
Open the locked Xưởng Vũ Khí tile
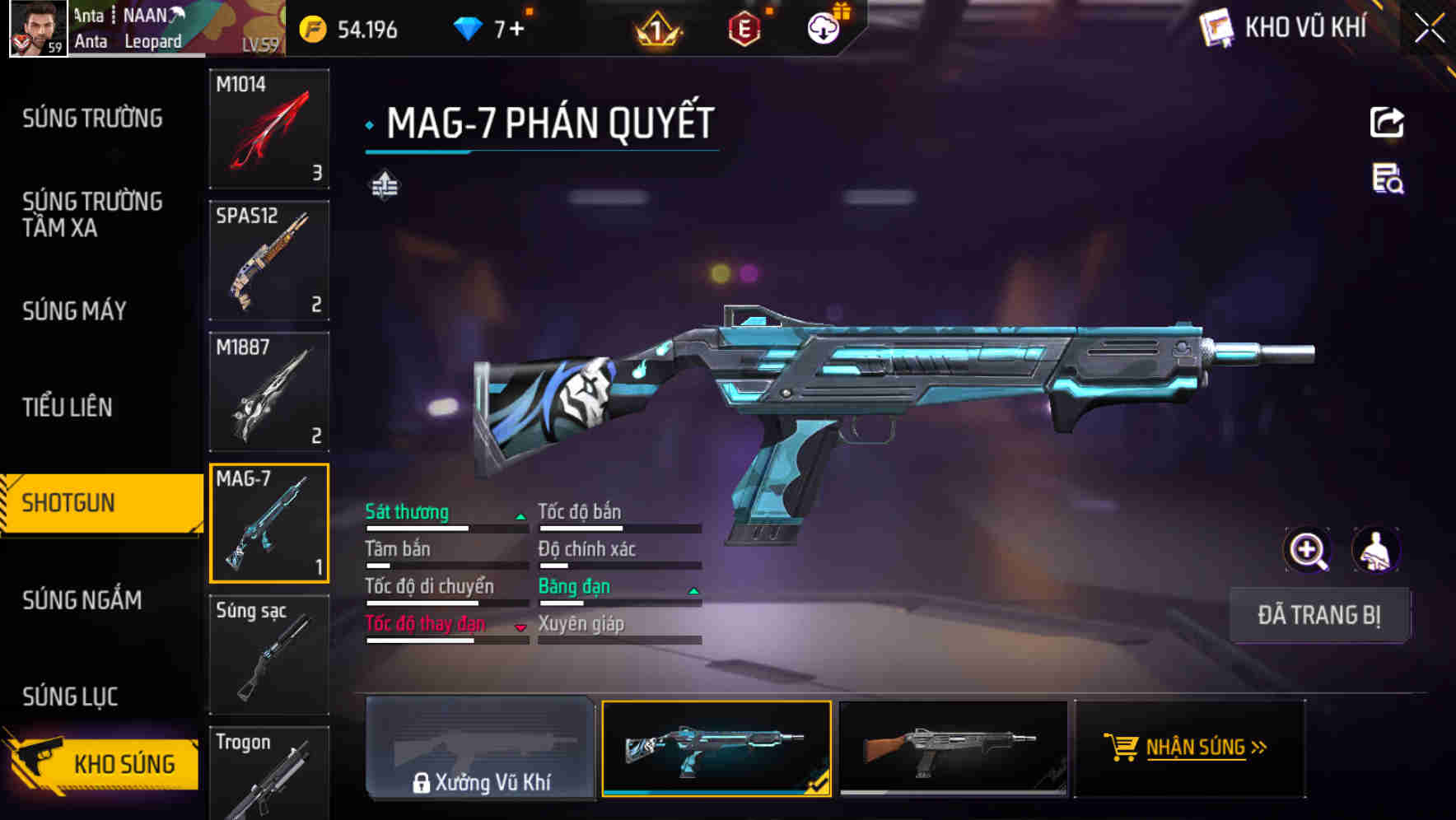pyautogui.click(x=480, y=748)
